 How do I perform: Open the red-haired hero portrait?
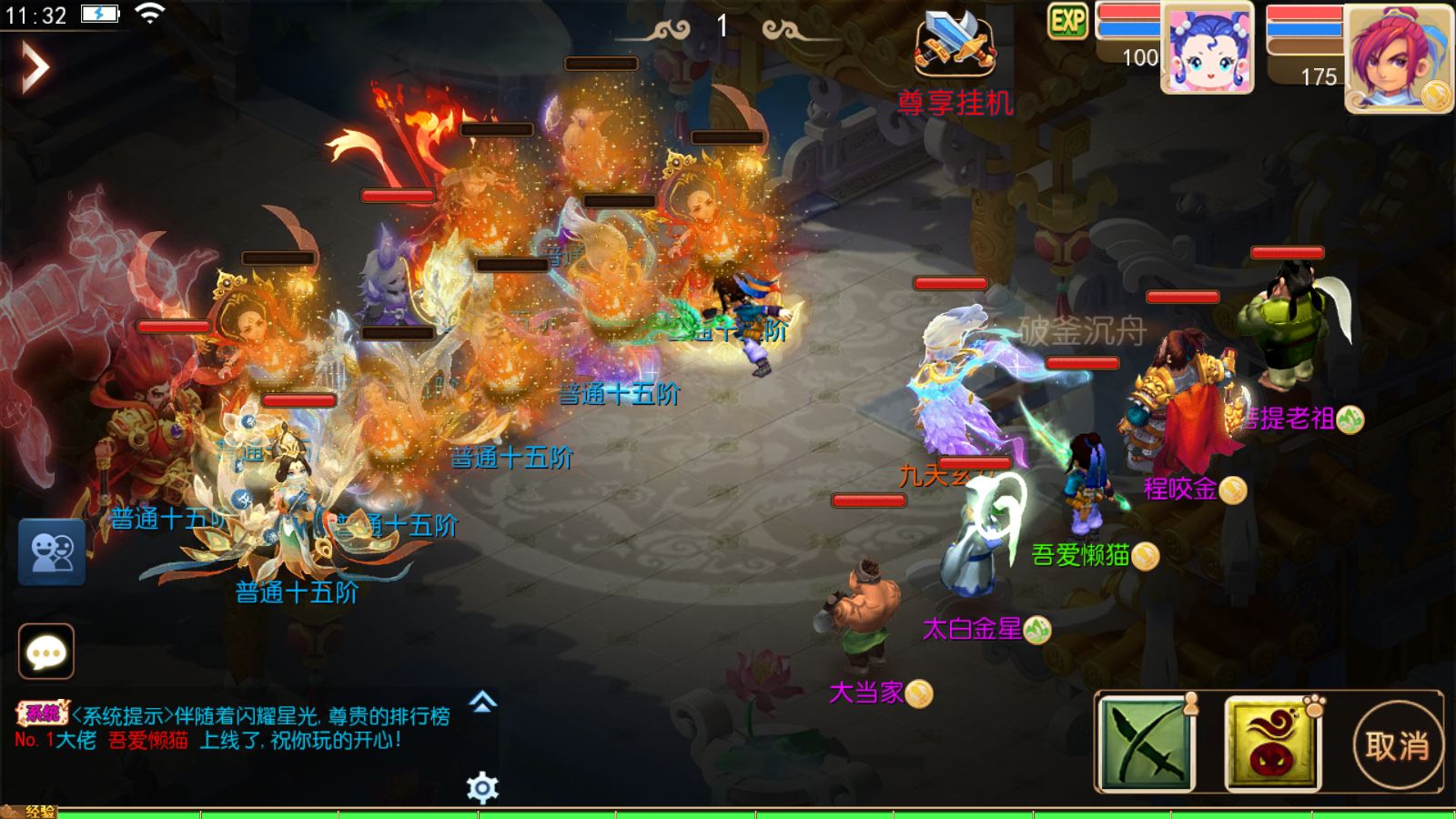coord(1398,58)
